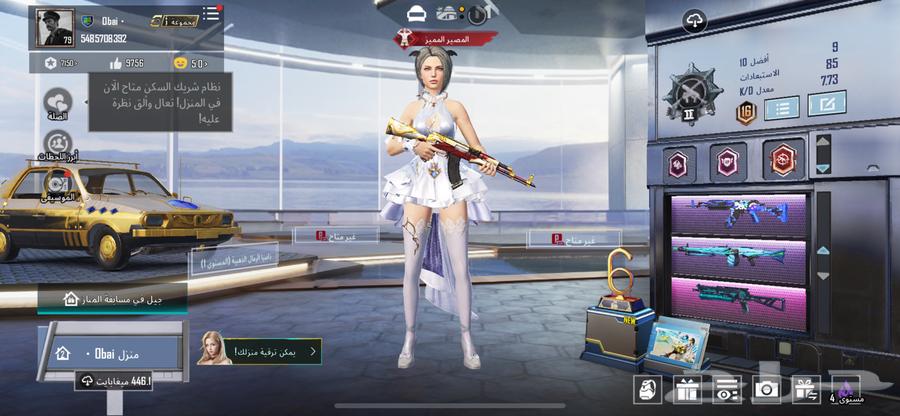Open the music (الموسيقى) icon

point(58,185)
